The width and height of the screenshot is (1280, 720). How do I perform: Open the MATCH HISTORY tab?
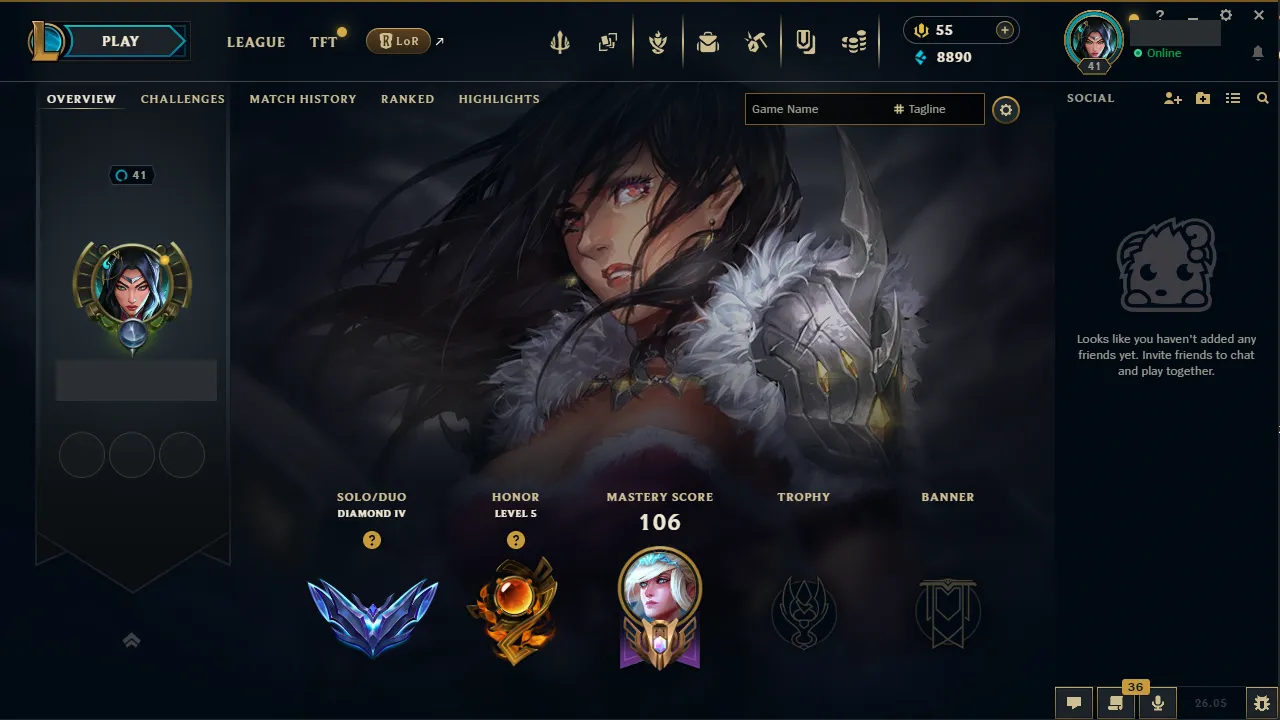(x=303, y=99)
